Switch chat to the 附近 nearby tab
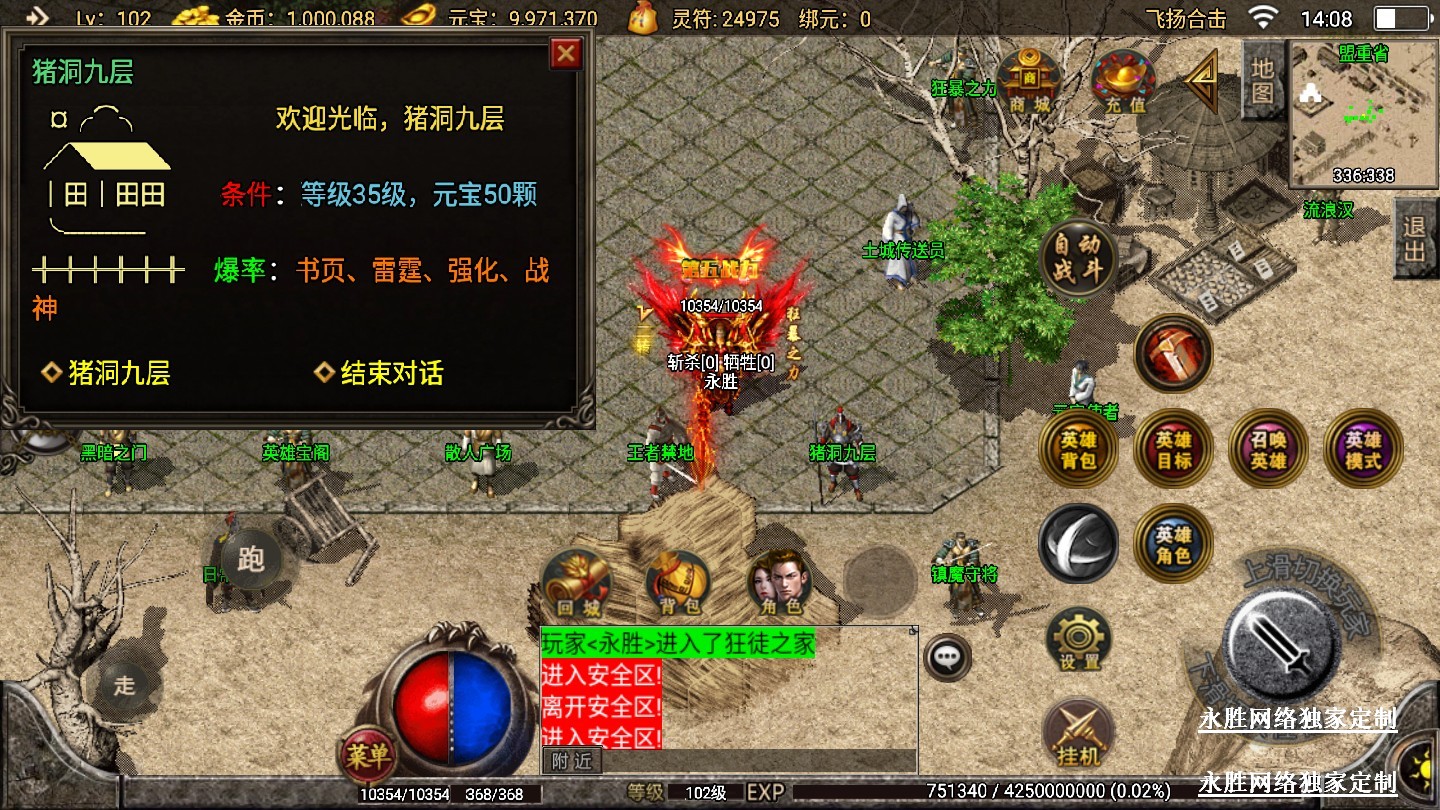Screen dimensions: 1440x810 [572, 761]
